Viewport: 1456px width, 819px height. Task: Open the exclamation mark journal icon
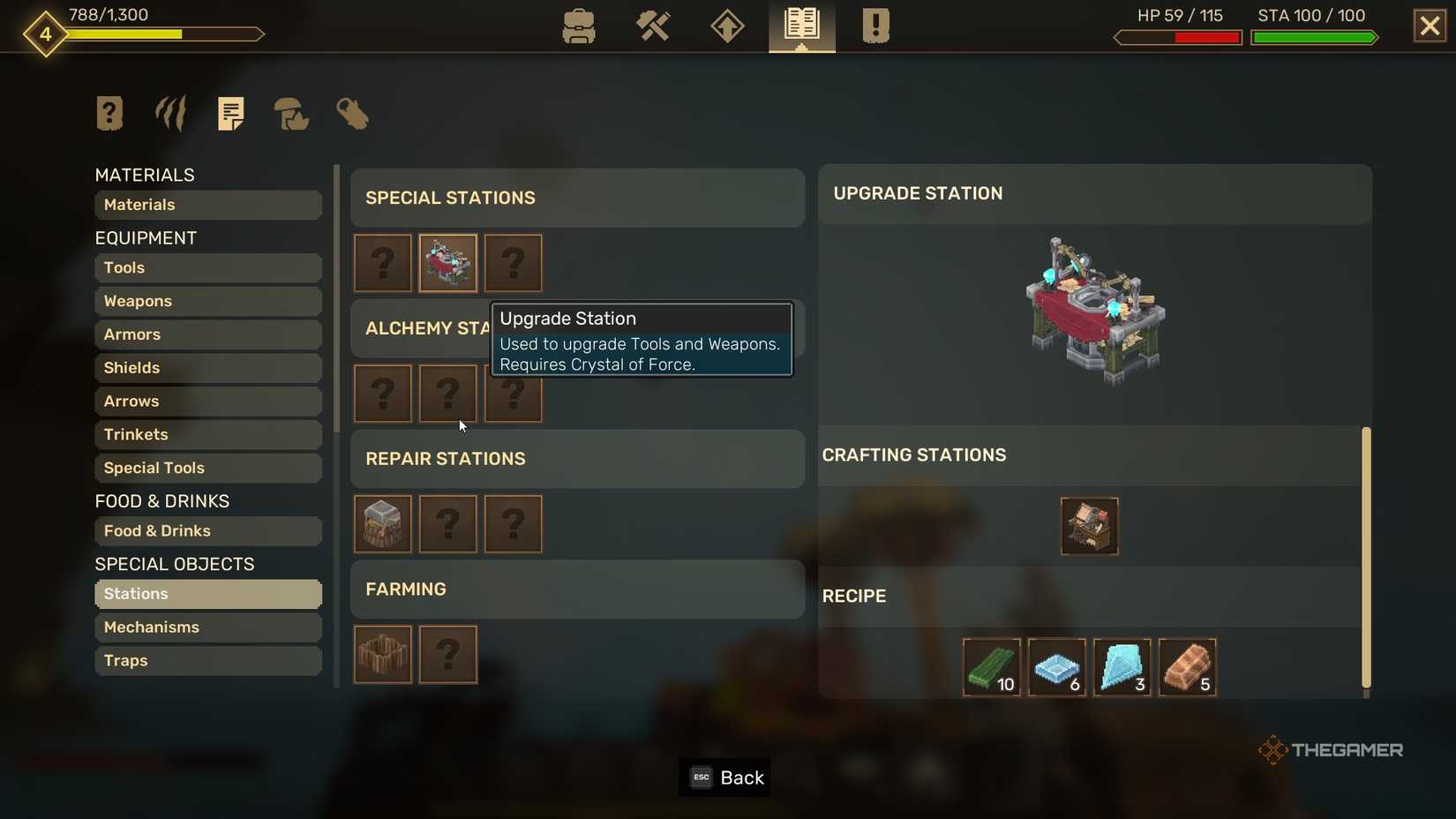874,26
